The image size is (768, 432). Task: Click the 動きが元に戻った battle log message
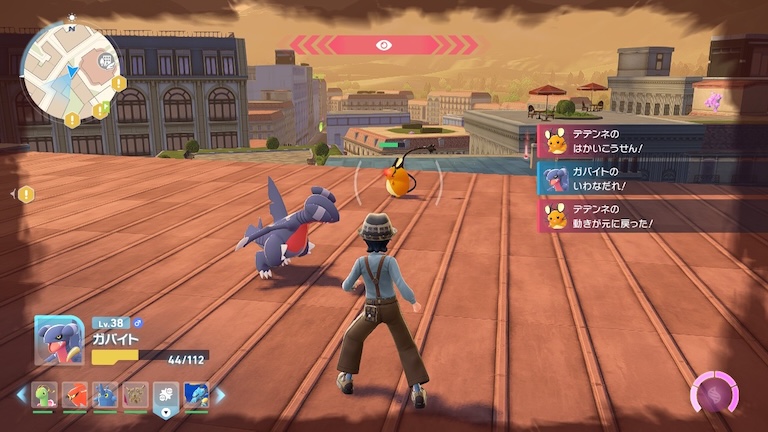pyautogui.click(x=650, y=216)
